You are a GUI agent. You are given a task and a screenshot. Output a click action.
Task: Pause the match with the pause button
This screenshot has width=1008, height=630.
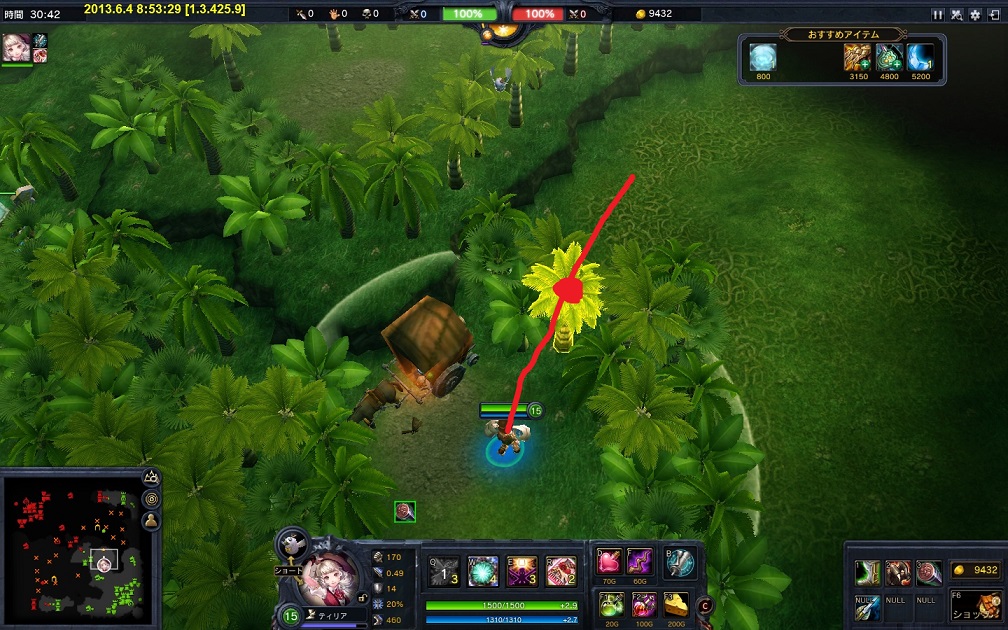(x=938, y=15)
